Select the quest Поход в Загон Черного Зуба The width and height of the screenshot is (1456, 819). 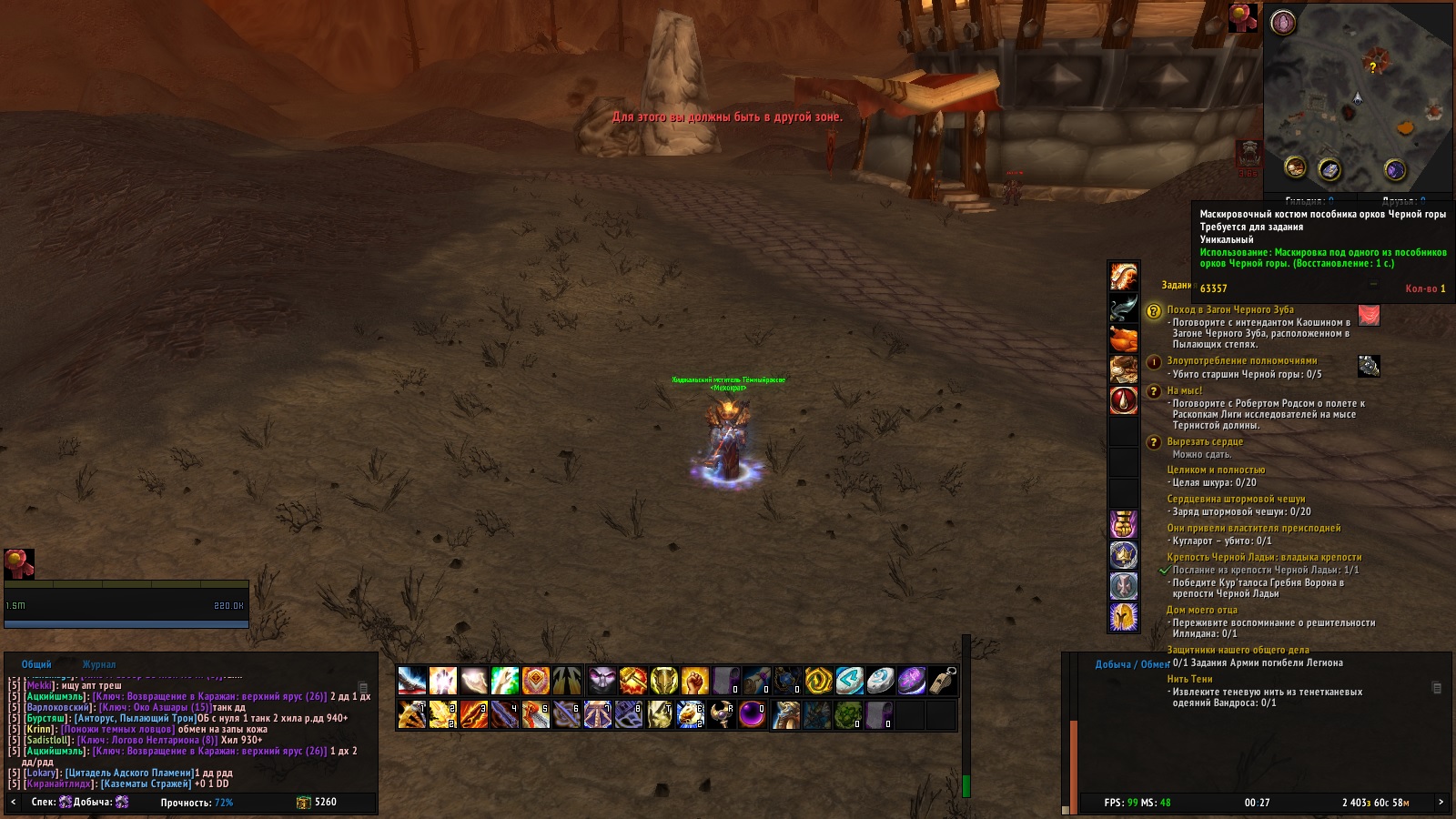coord(1229,309)
